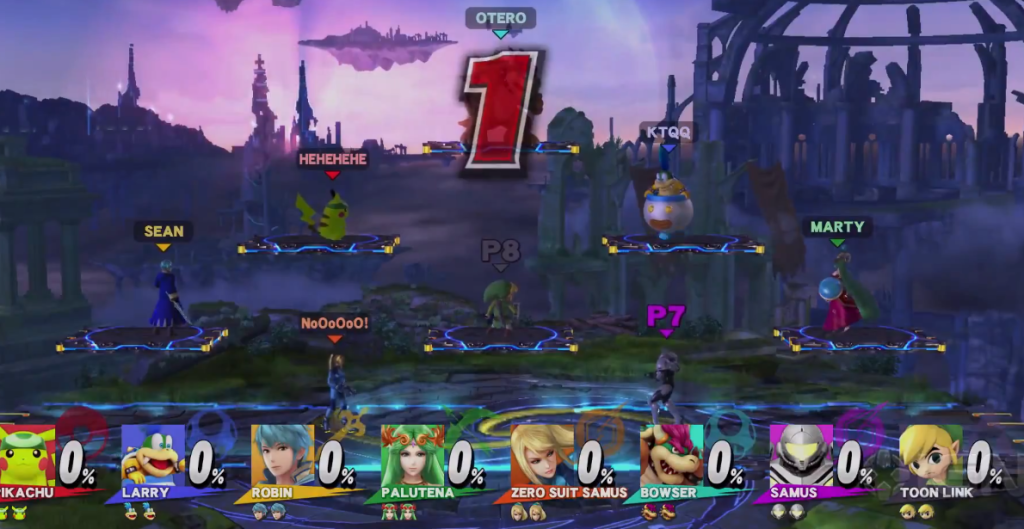Select Bowser's fighter portrait

(x=671, y=456)
